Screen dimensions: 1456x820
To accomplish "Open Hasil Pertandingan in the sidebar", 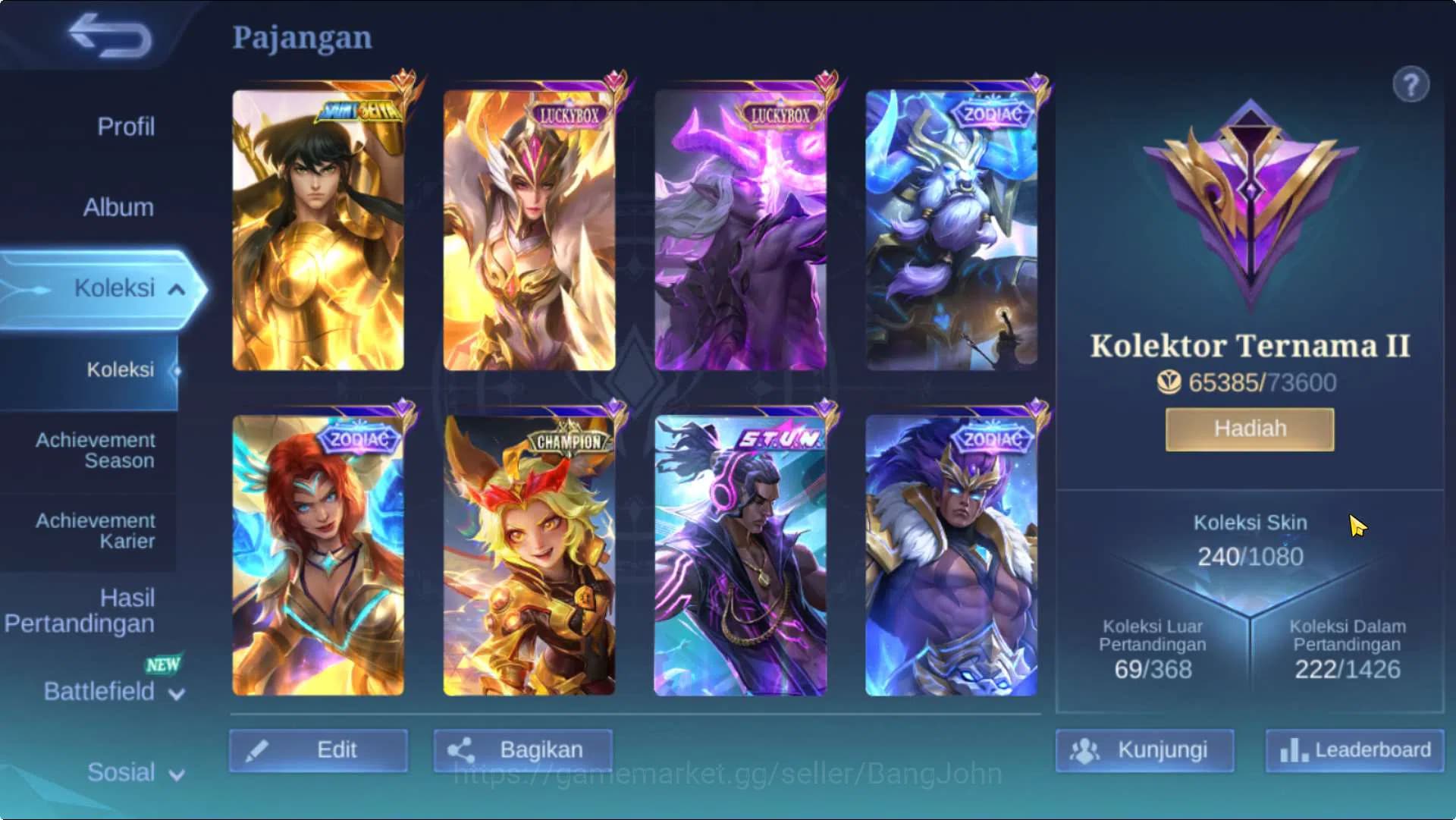I will (80, 611).
